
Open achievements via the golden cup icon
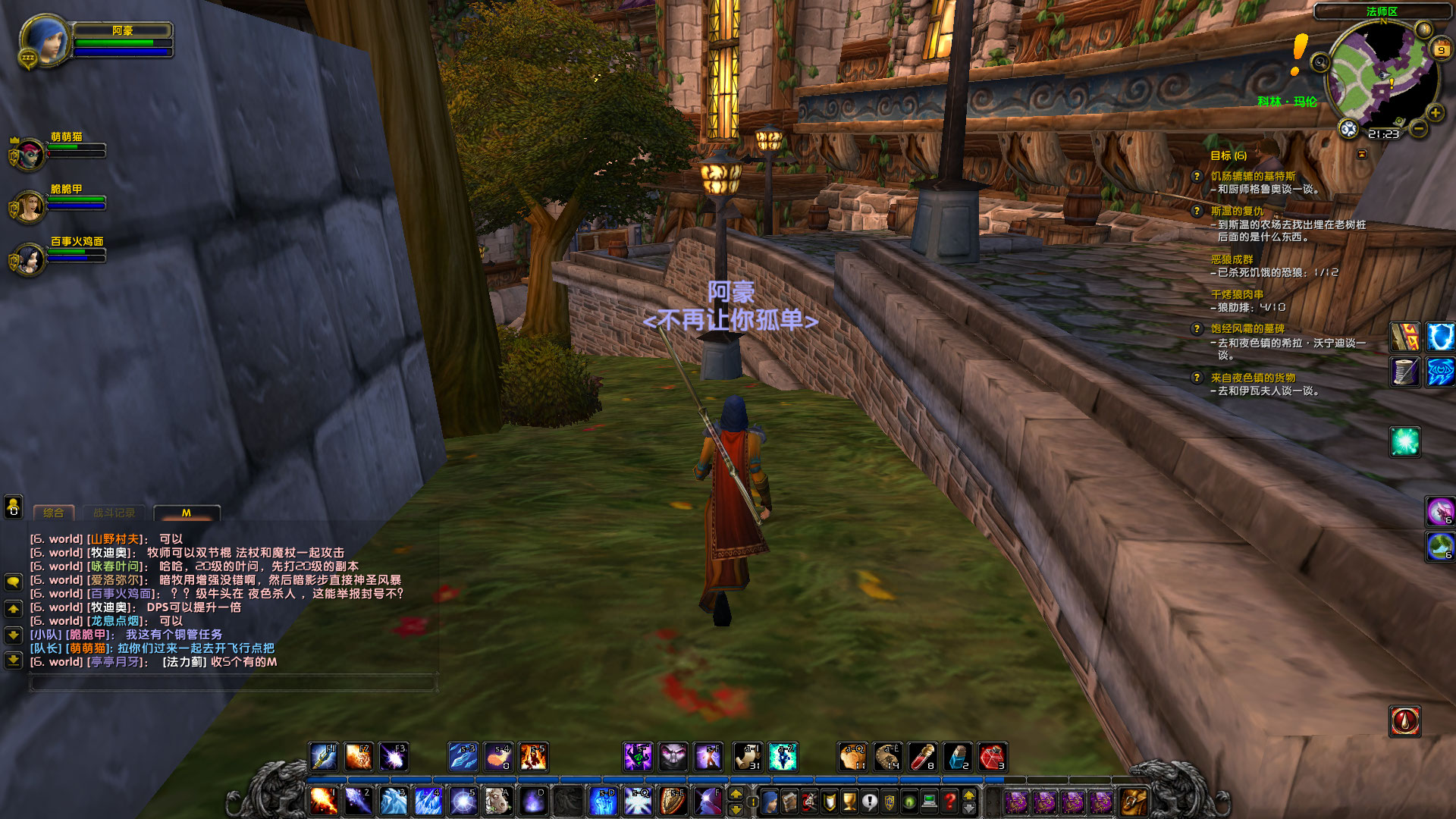pyautogui.click(x=849, y=800)
